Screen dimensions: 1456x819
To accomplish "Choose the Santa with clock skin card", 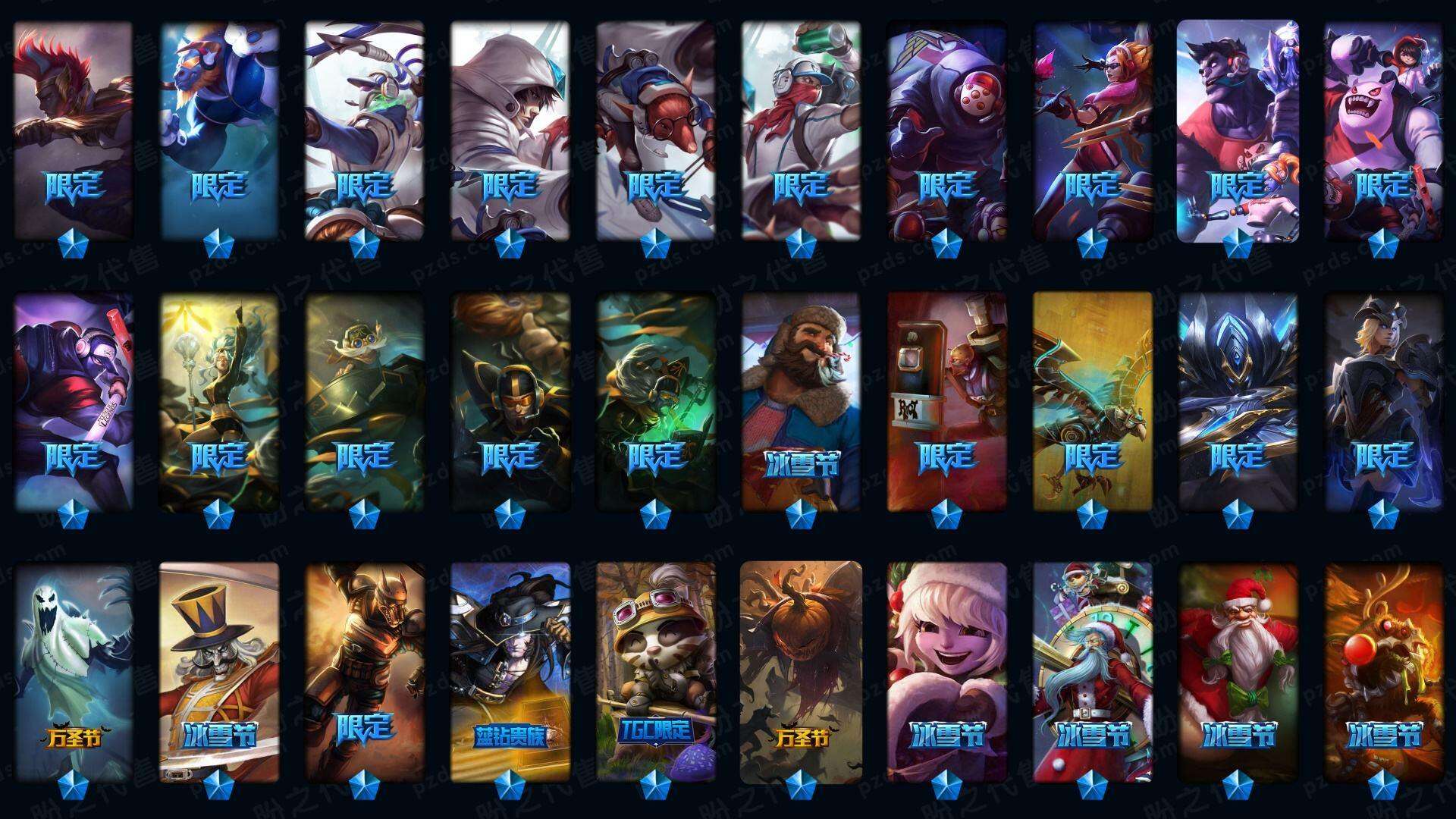I will (x=1092, y=671).
